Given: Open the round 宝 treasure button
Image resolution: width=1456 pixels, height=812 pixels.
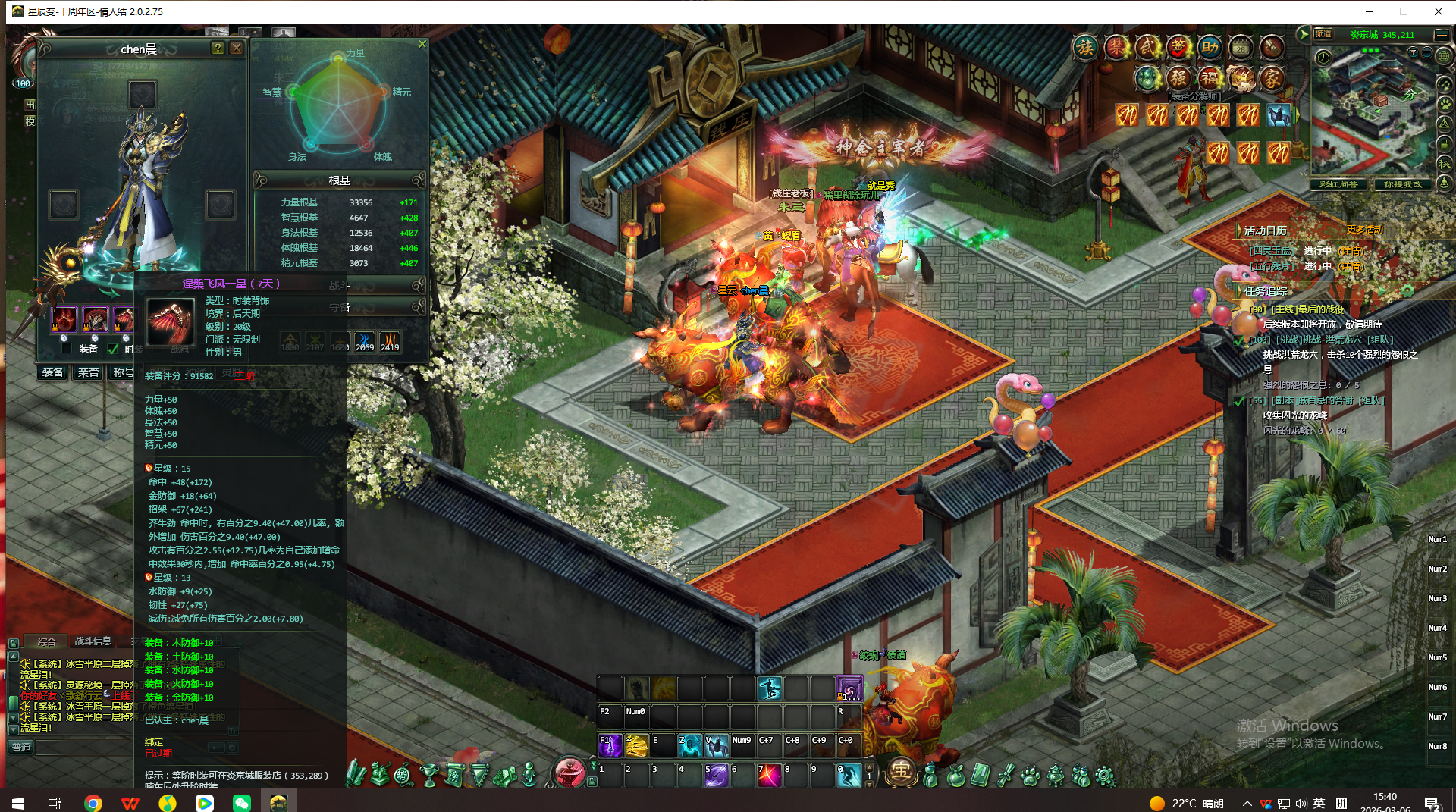Looking at the screenshot, I should tap(900, 772).
